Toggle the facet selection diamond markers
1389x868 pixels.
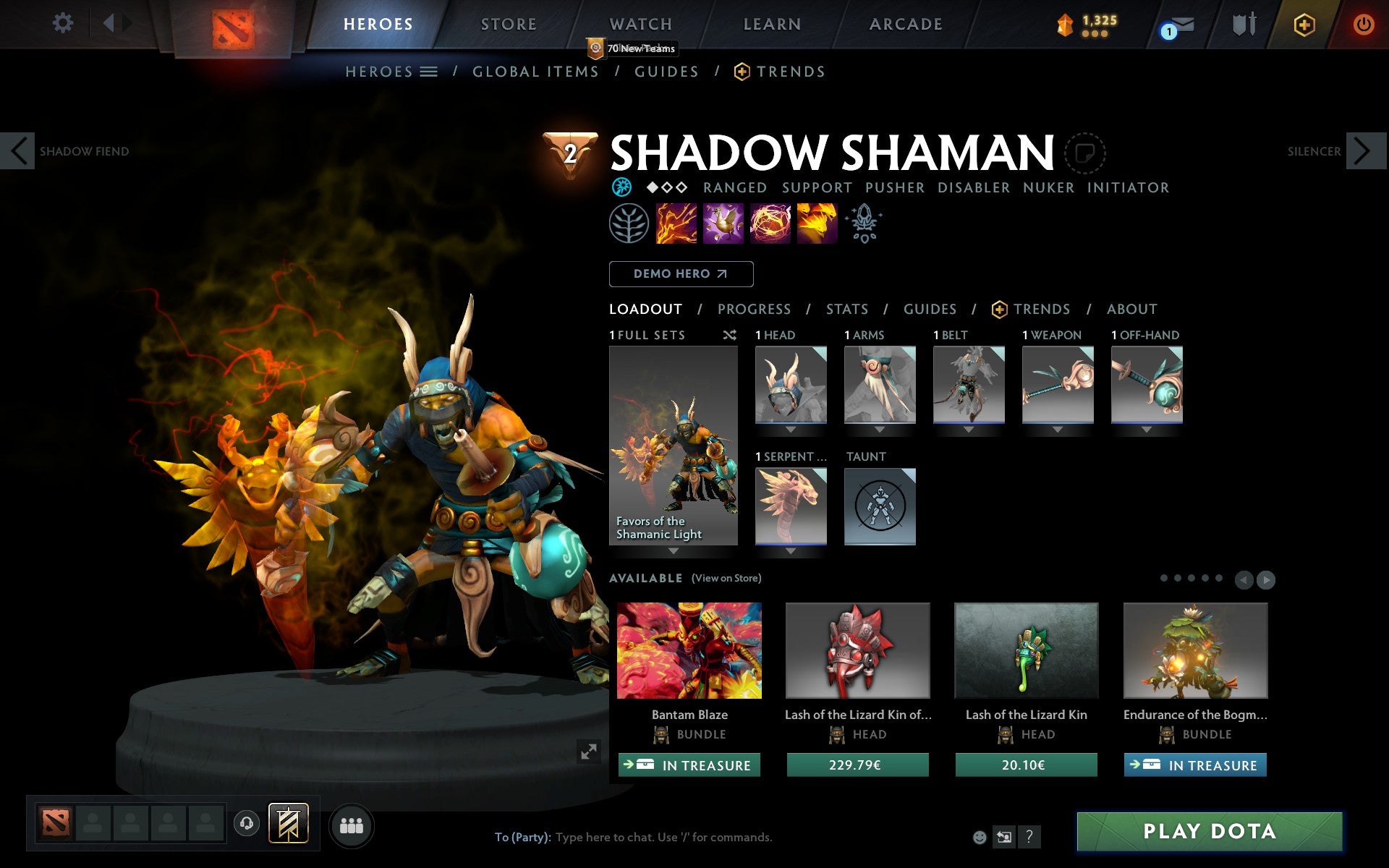click(x=666, y=187)
